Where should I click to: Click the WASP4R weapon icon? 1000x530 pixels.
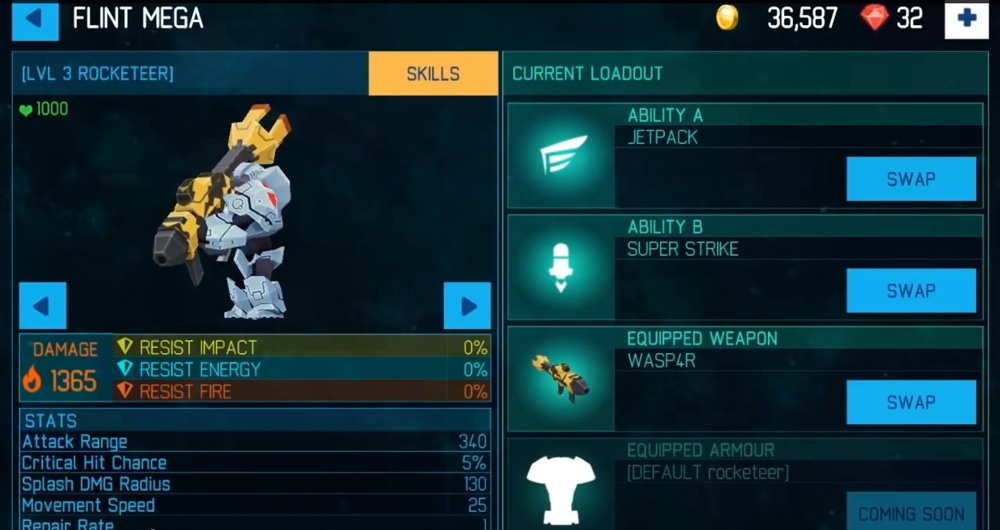[560, 378]
